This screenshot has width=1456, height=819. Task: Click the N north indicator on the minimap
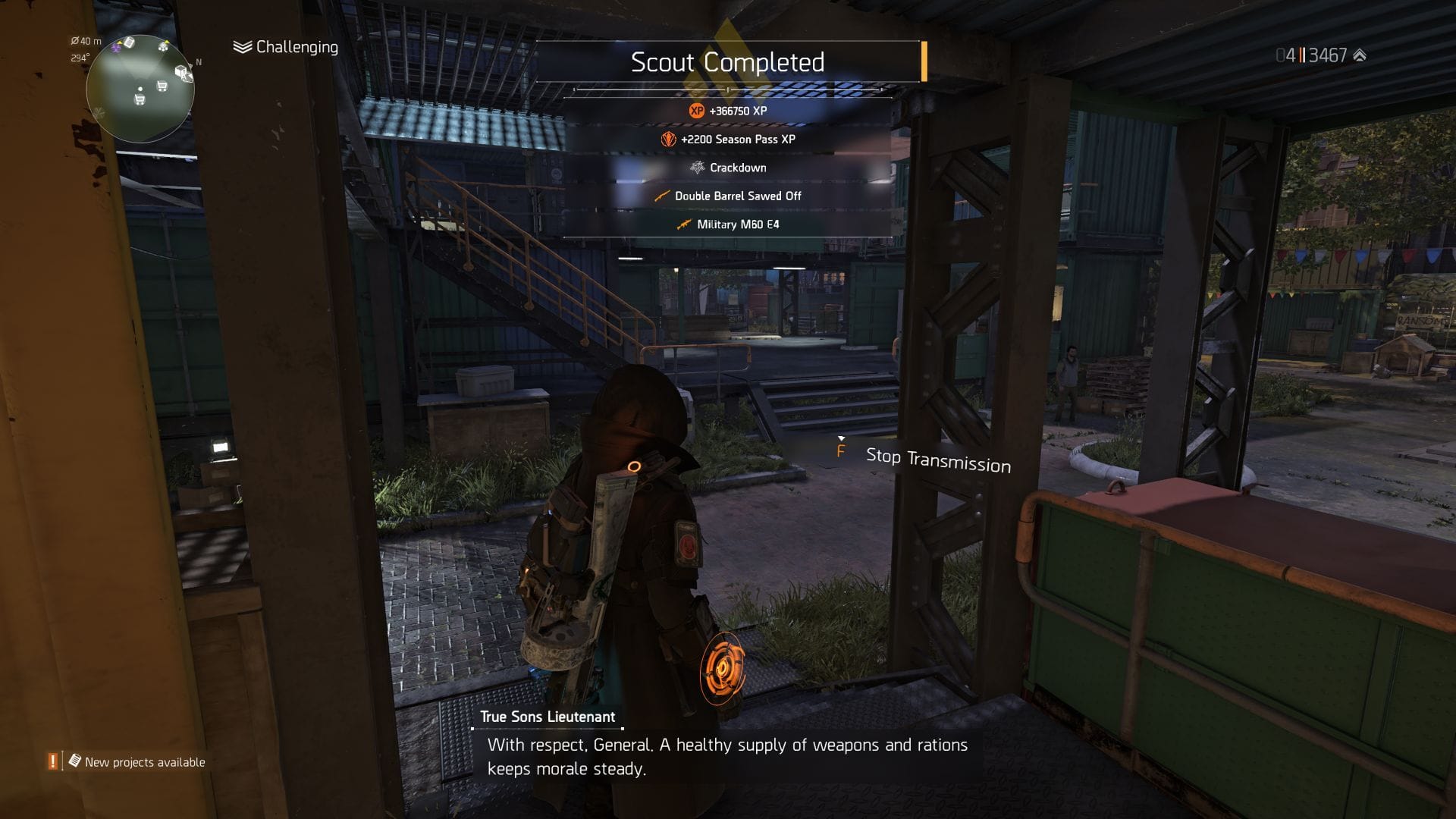coord(199,62)
